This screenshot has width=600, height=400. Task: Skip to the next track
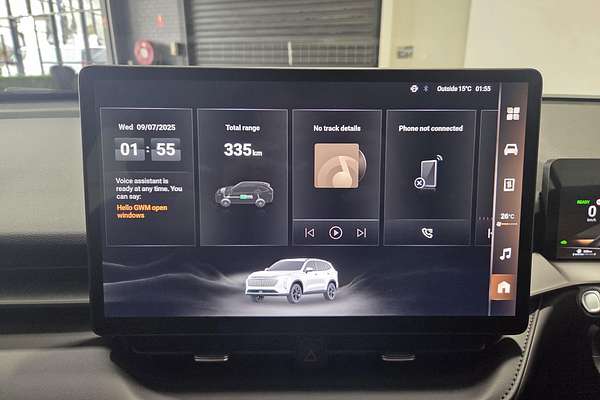361,232
